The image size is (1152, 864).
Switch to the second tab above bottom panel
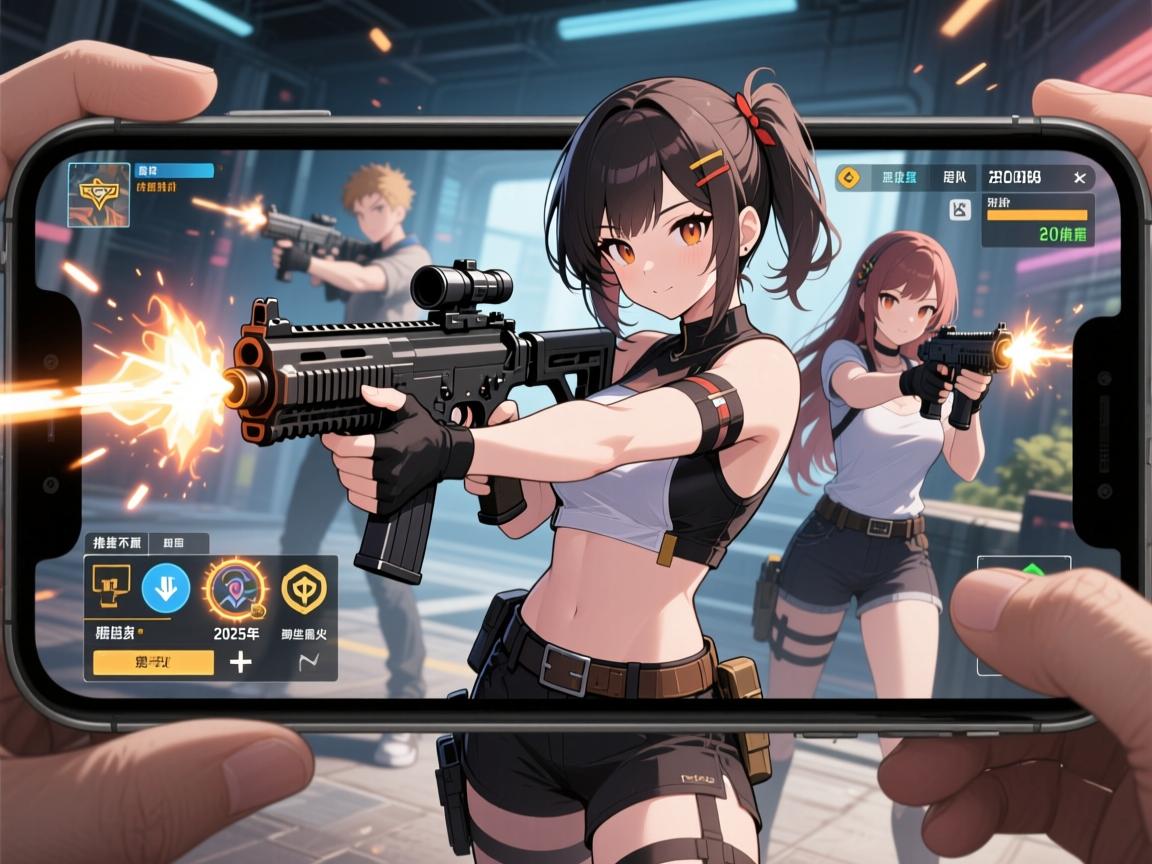(x=178, y=543)
